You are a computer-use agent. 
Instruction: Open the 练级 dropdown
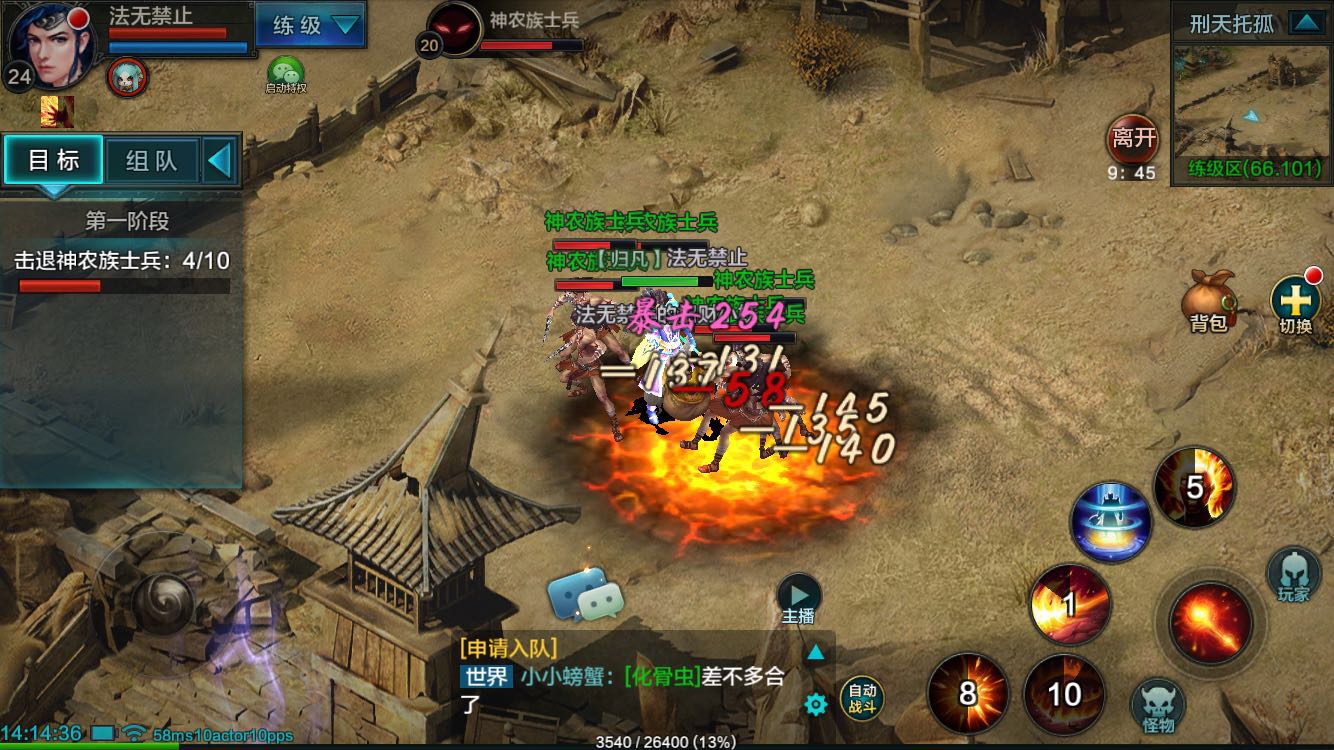point(310,25)
